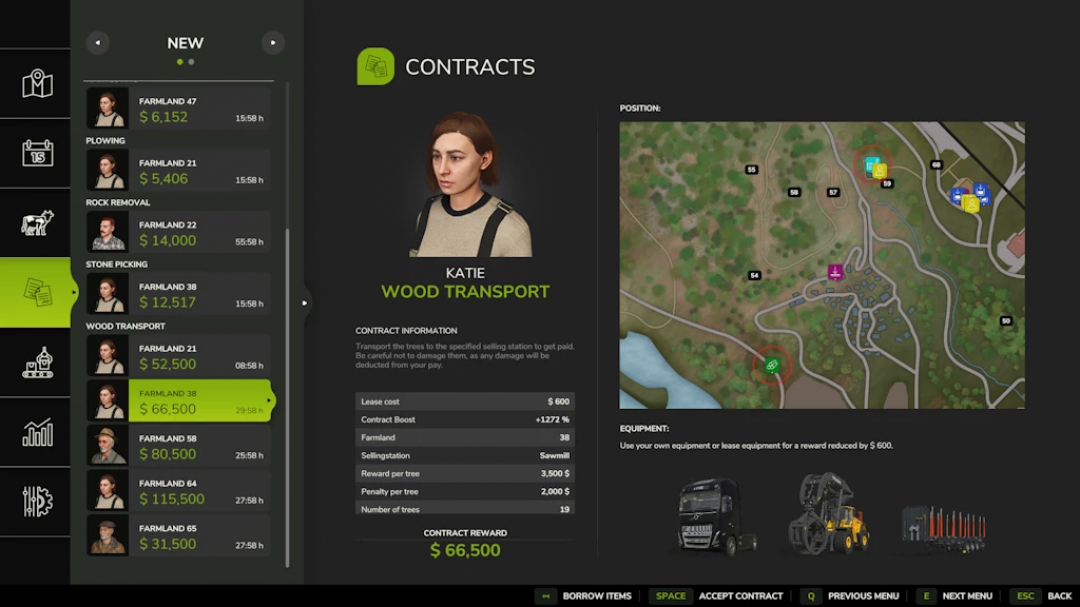Open the animals page in sidebar
The image size is (1080, 607).
point(37,223)
